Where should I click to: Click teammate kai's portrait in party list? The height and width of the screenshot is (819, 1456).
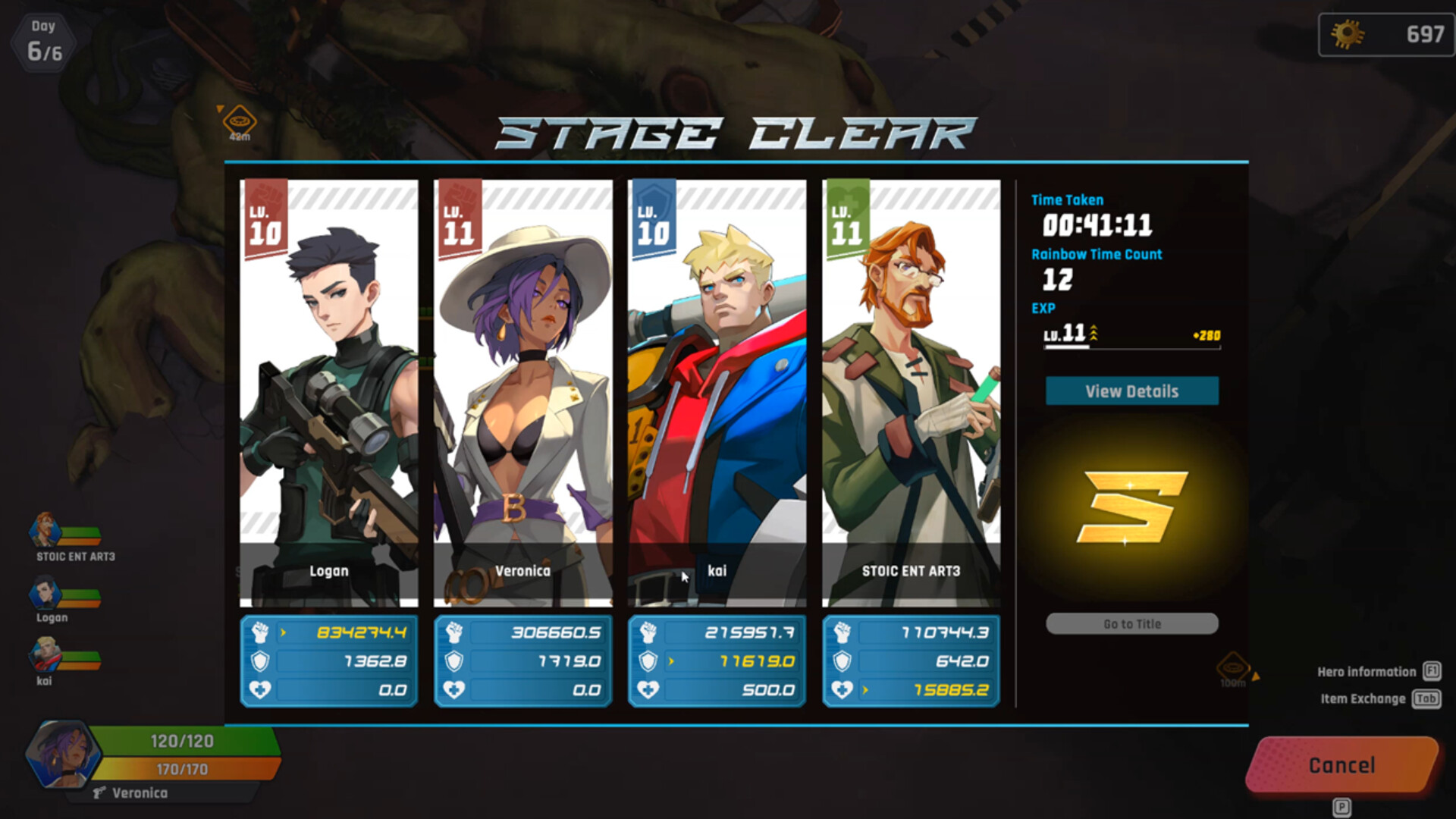pos(45,655)
